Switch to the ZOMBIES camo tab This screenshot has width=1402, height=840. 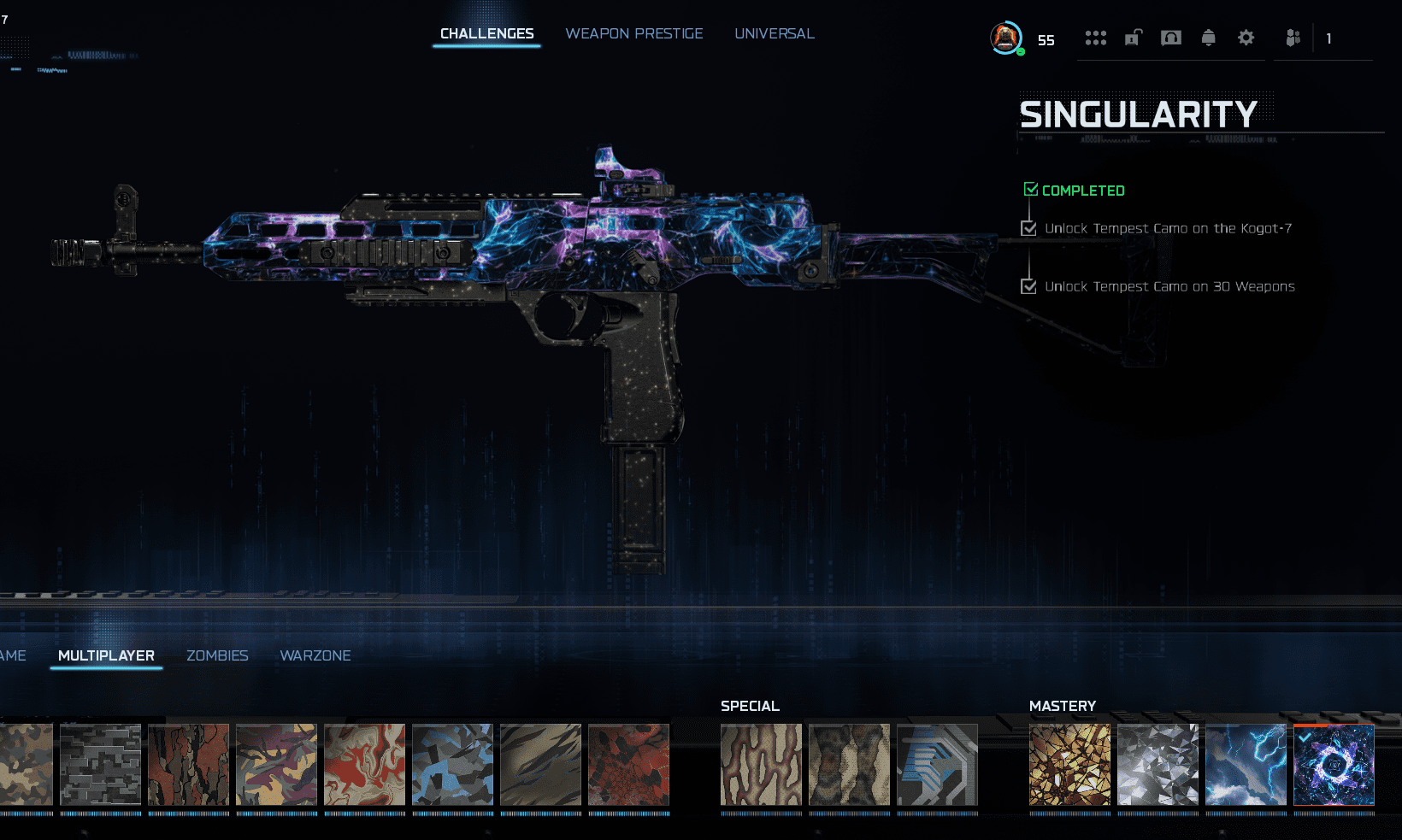(217, 655)
